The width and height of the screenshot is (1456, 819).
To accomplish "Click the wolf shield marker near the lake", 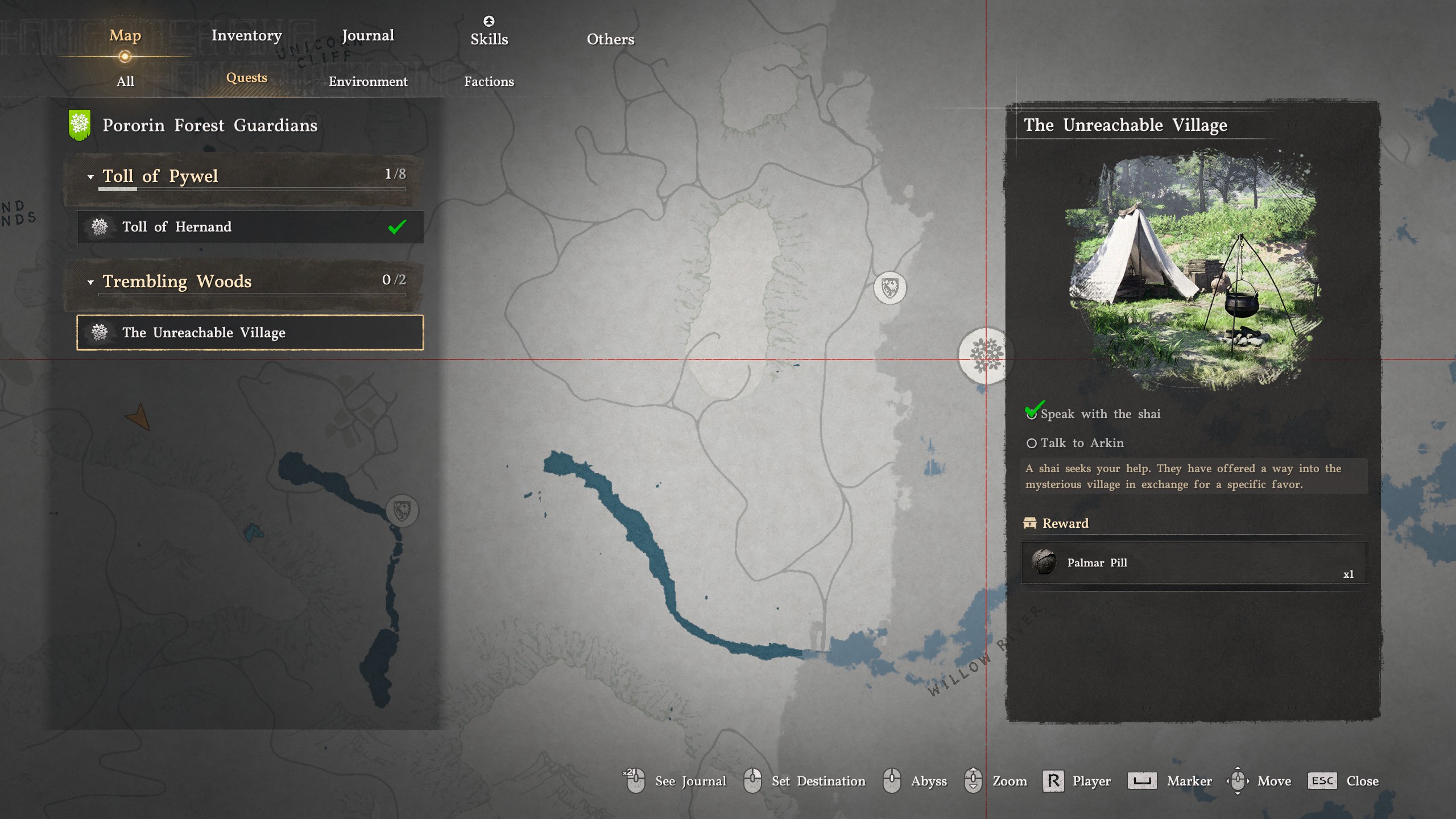I will pyautogui.click(x=402, y=510).
